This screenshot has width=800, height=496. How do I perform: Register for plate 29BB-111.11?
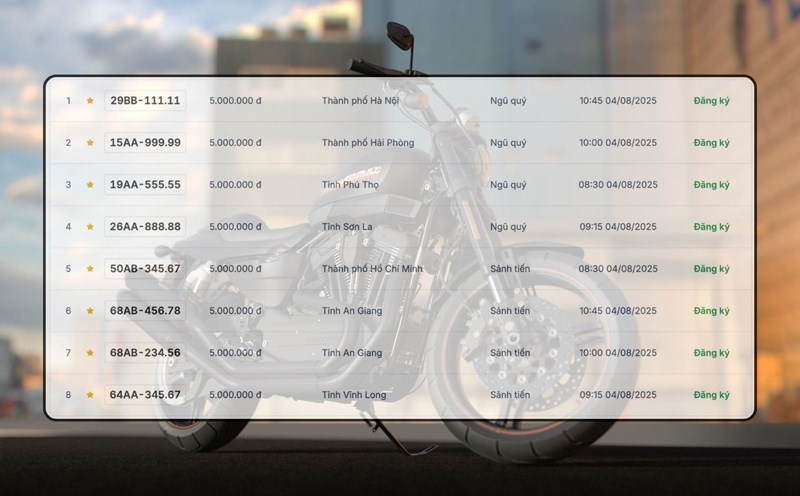tap(711, 101)
